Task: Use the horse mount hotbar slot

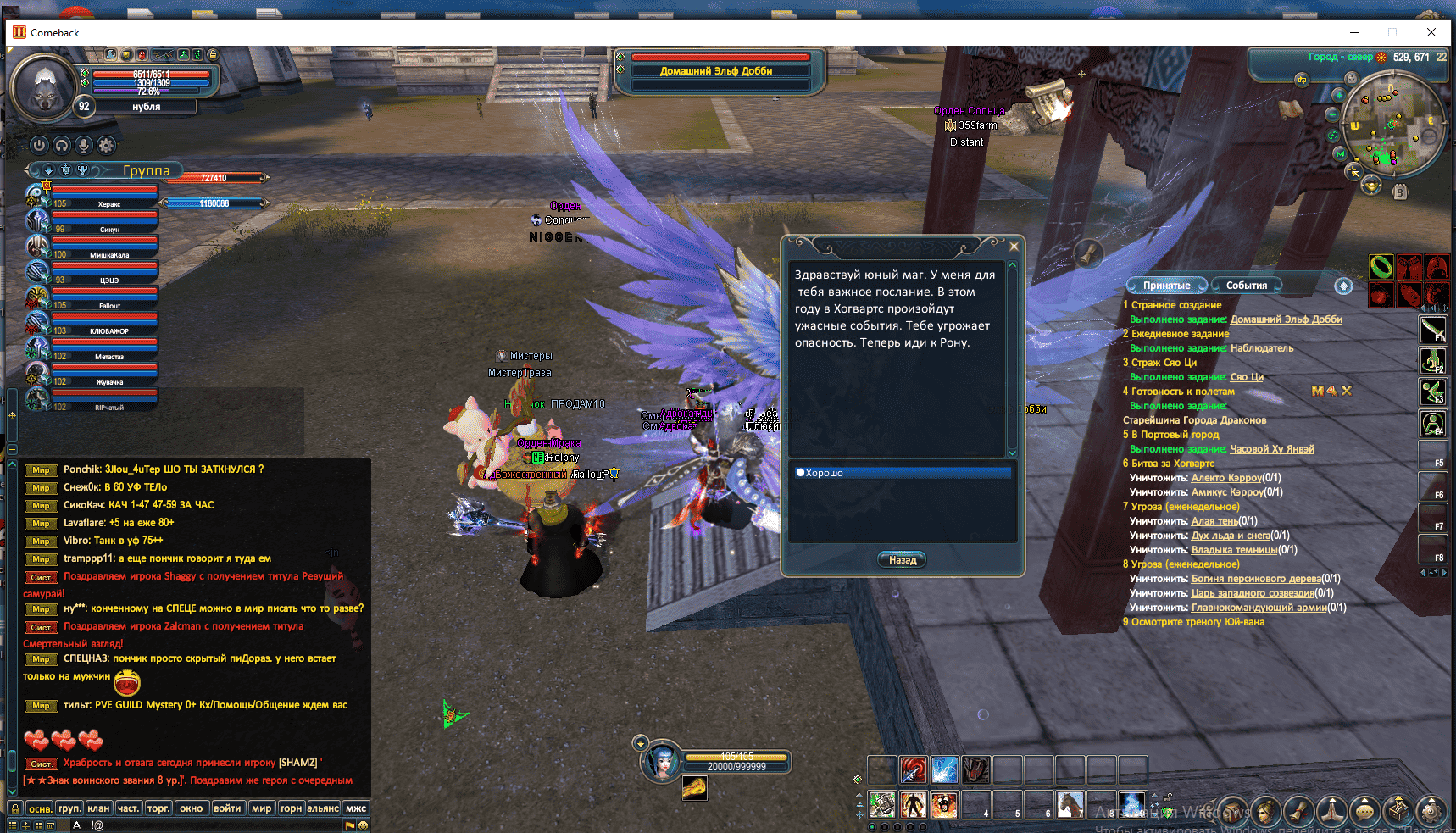Action: [1070, 804]
